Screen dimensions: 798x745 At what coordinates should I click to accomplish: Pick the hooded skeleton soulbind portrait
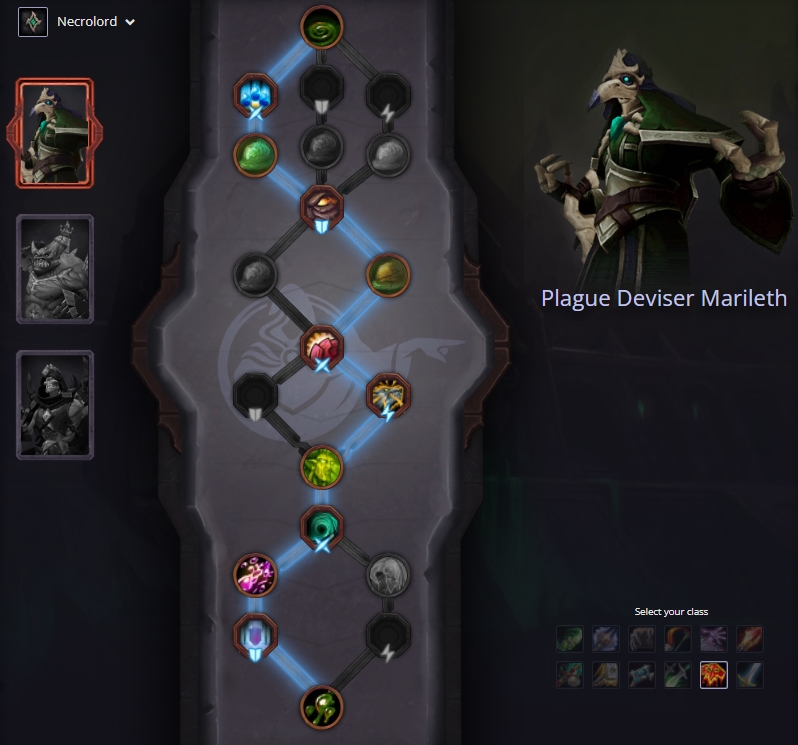point(55,404)
